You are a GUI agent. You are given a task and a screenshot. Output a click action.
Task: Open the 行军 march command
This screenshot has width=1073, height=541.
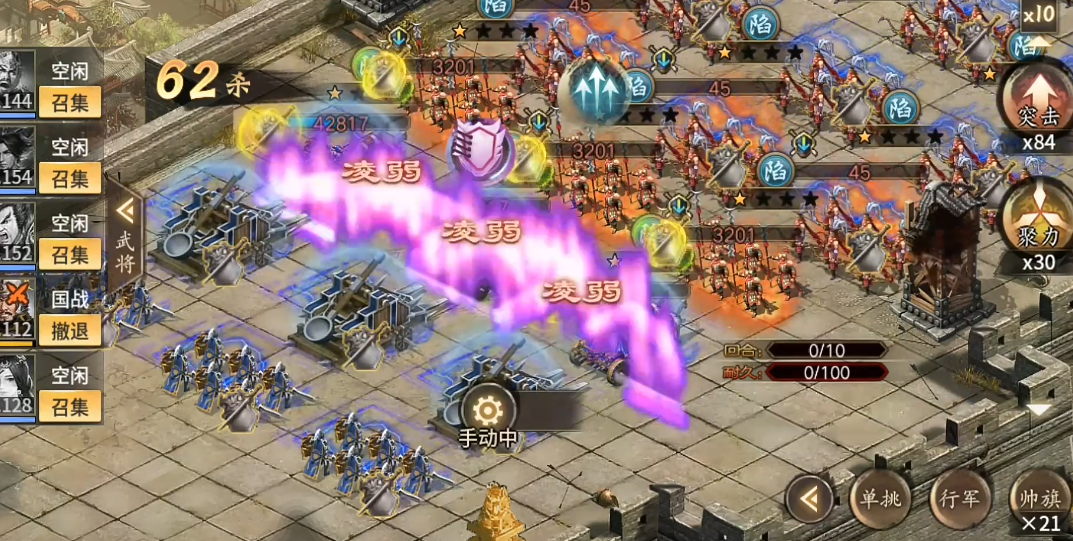(960, 497)
